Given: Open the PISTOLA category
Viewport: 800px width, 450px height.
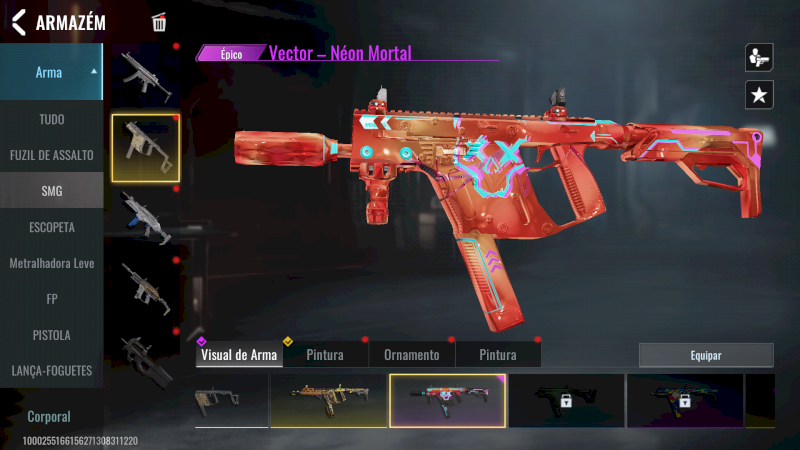Looking at the screenshot, I should [51, 334].
